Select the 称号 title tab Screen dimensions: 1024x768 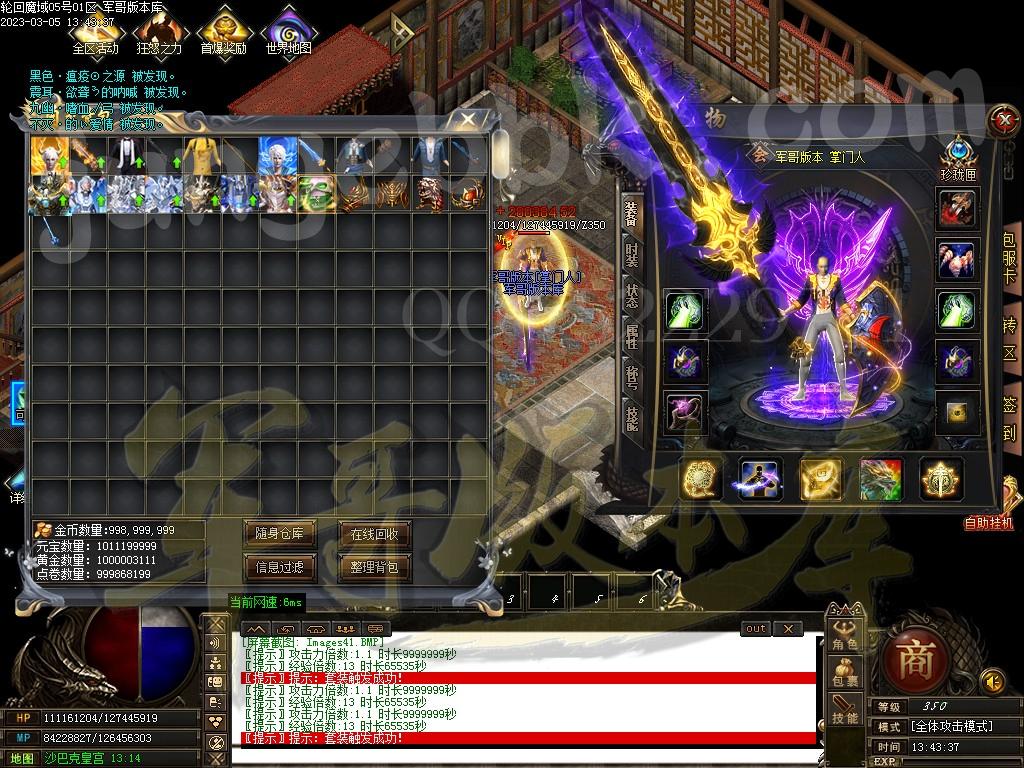click(631, 378)
